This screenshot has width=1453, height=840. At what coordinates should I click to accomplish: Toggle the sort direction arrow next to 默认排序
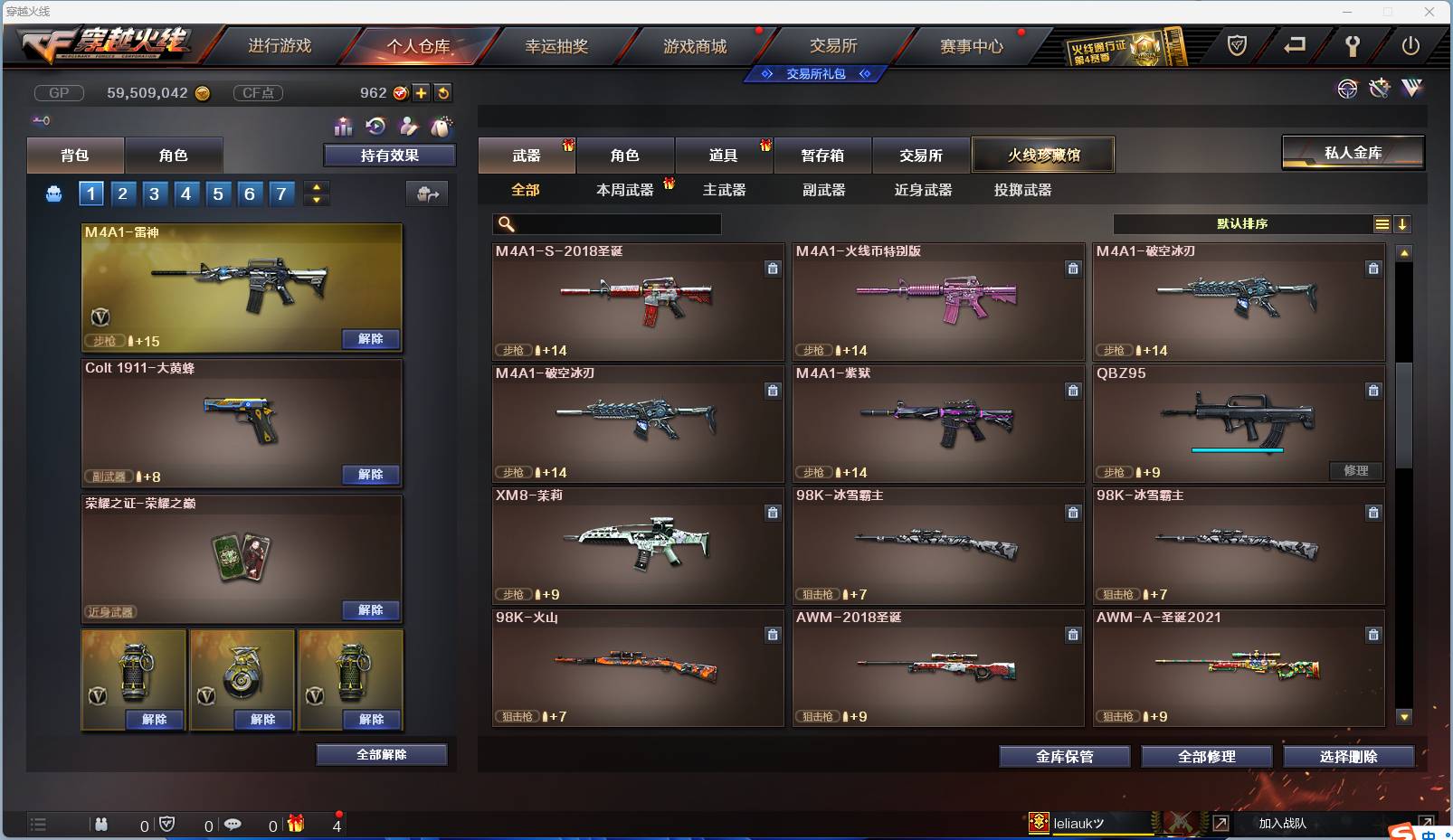1403,223
